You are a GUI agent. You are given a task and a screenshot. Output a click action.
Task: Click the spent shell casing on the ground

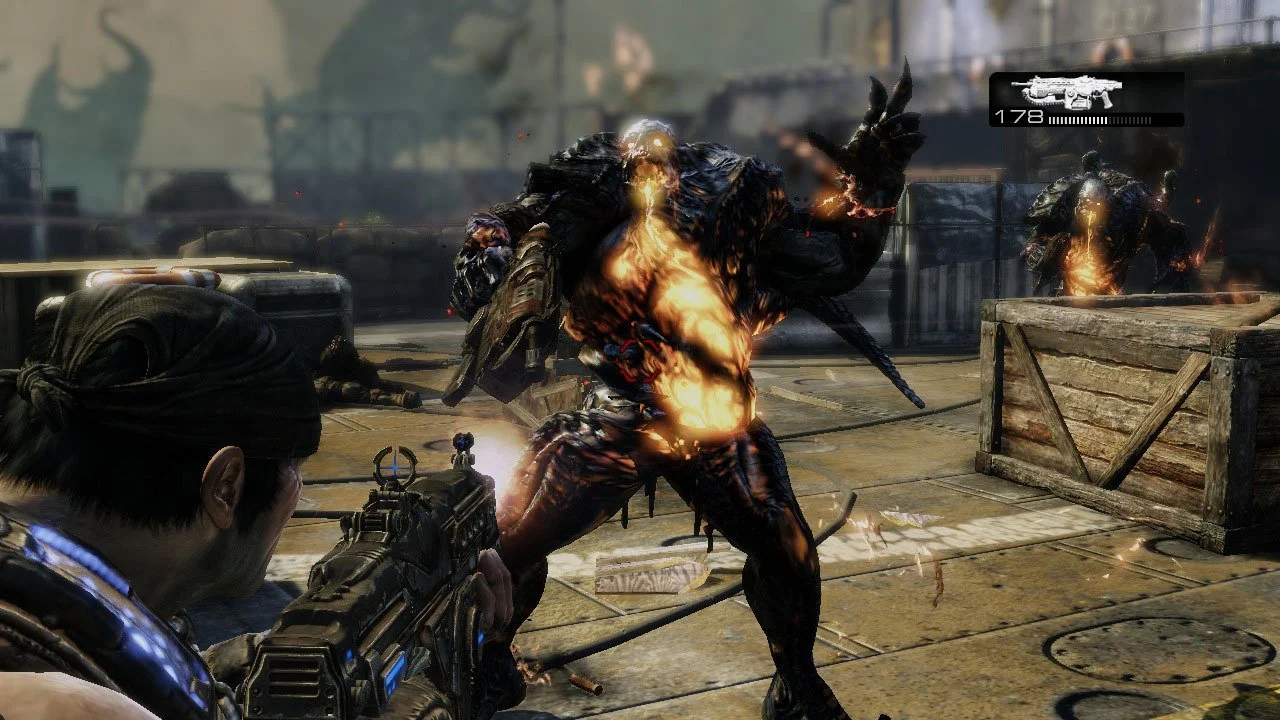[x=586, y=682]
